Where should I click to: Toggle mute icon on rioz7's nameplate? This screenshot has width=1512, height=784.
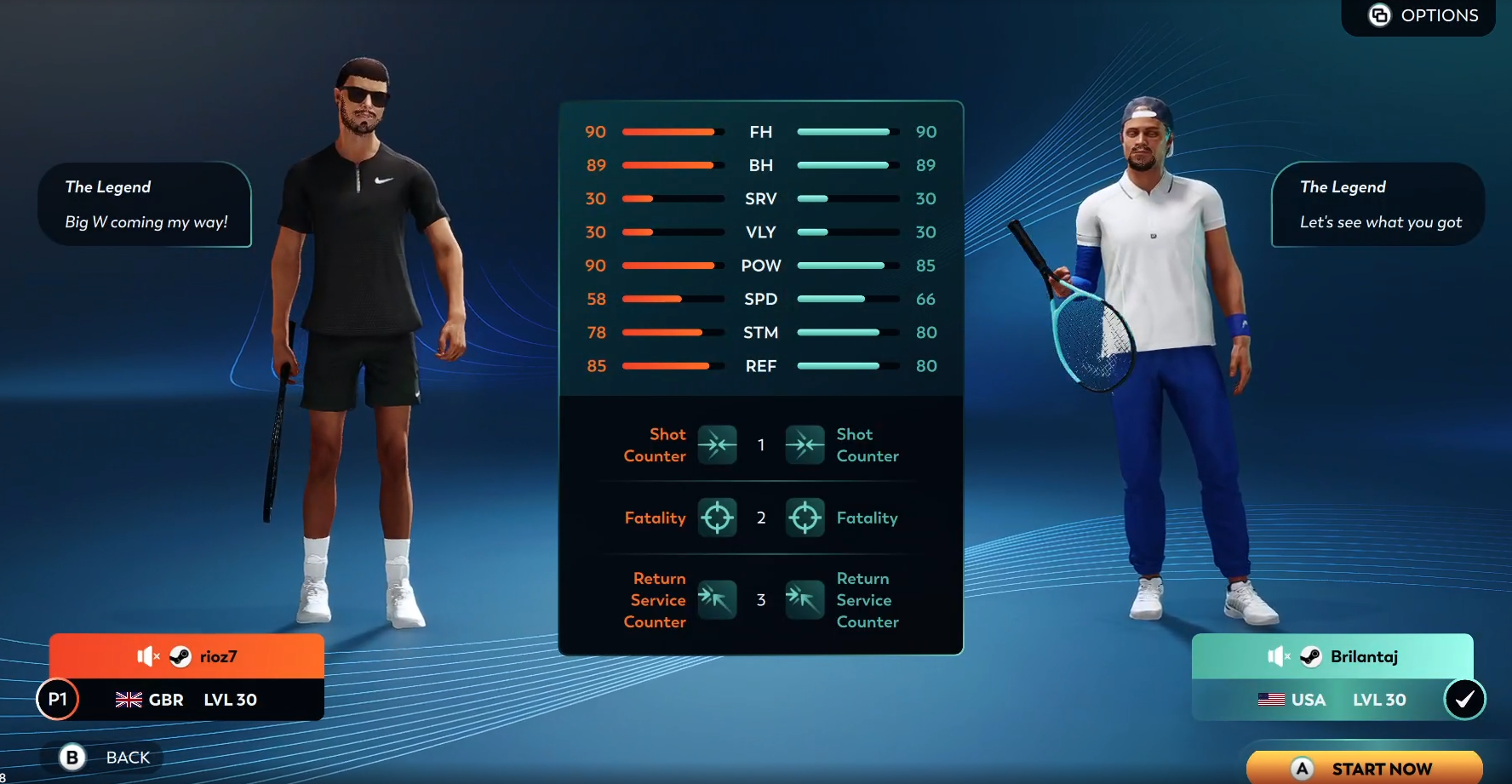click(x=148, y=656)
